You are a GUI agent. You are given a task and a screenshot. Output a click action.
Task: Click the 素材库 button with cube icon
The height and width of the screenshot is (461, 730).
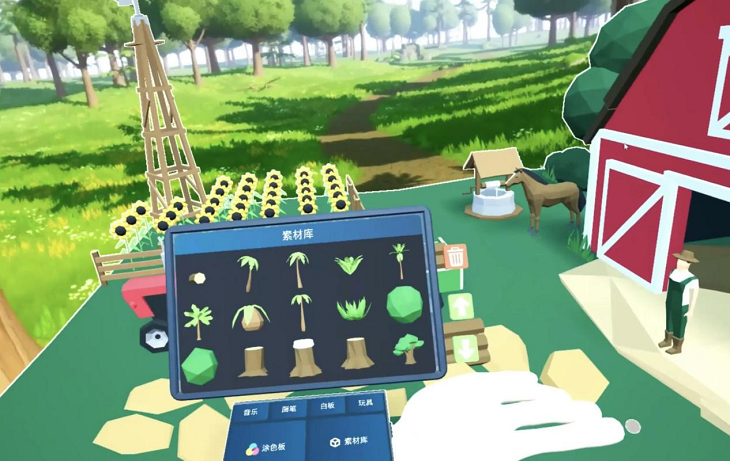pyautogui.click(x=348, y=440)
